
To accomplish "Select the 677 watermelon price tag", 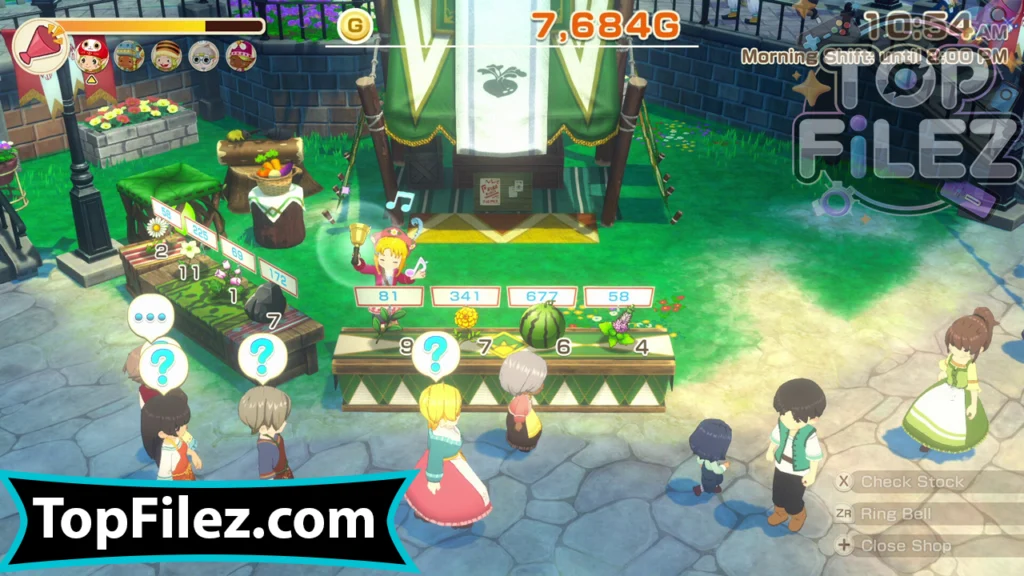I will 542,297.
